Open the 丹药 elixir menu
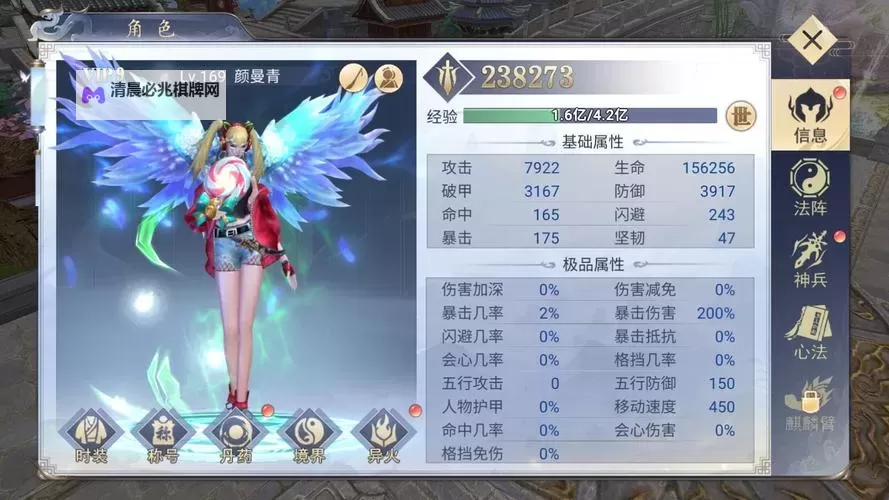This screenshot has height=500, width=889. (x=236, y=437)
